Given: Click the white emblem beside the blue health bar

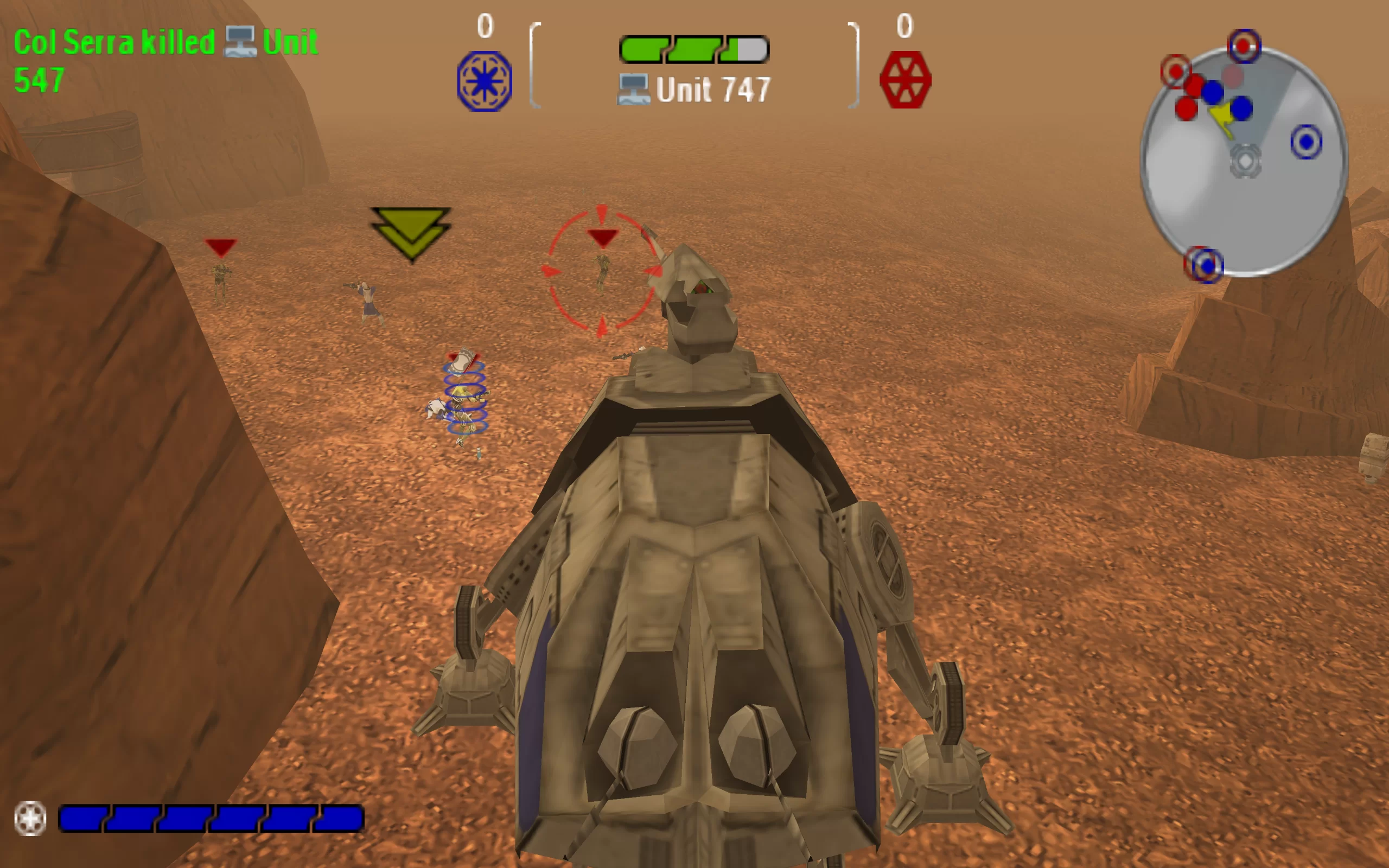Looking at the screenshot, I should click(x=30, y=818).
